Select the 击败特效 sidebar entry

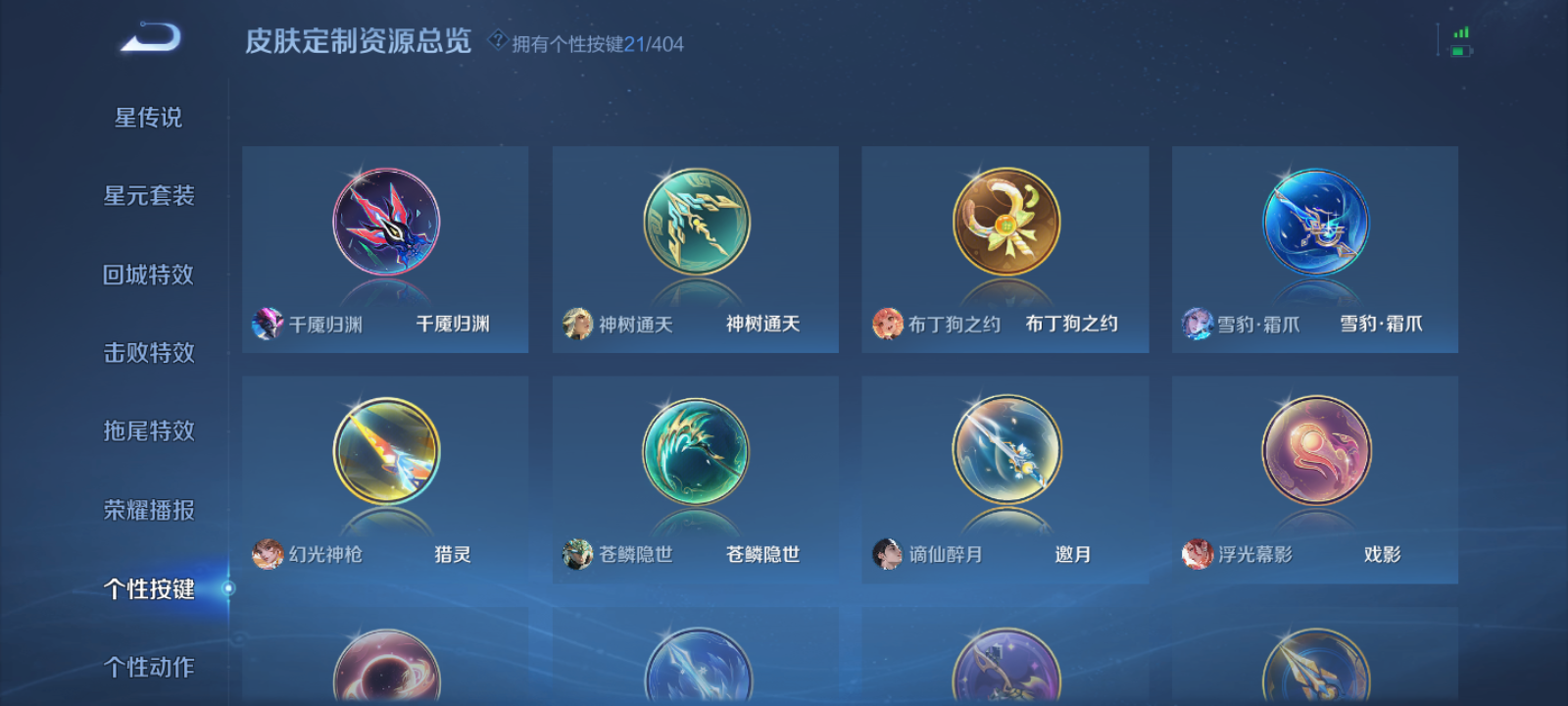coord(147,353)
